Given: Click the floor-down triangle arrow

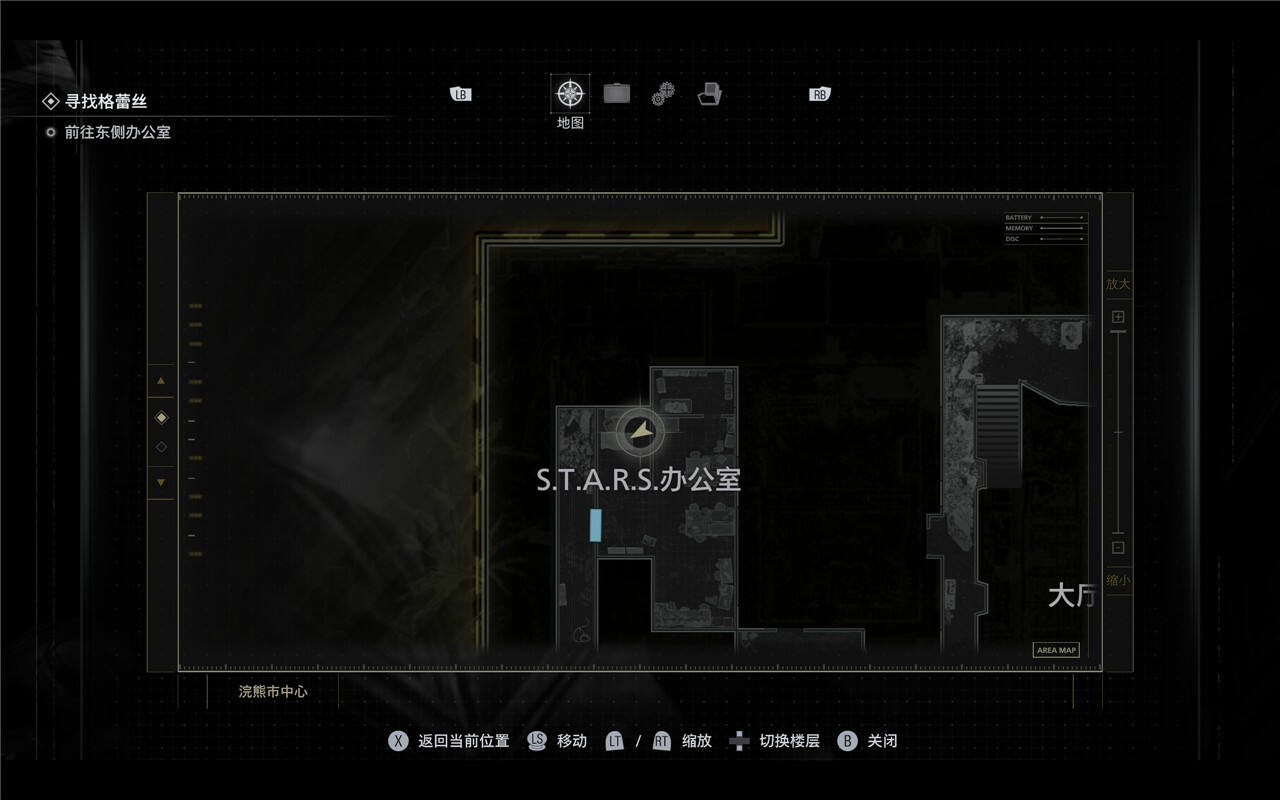Looking at the screenshot, I should [x=161, y=482].
